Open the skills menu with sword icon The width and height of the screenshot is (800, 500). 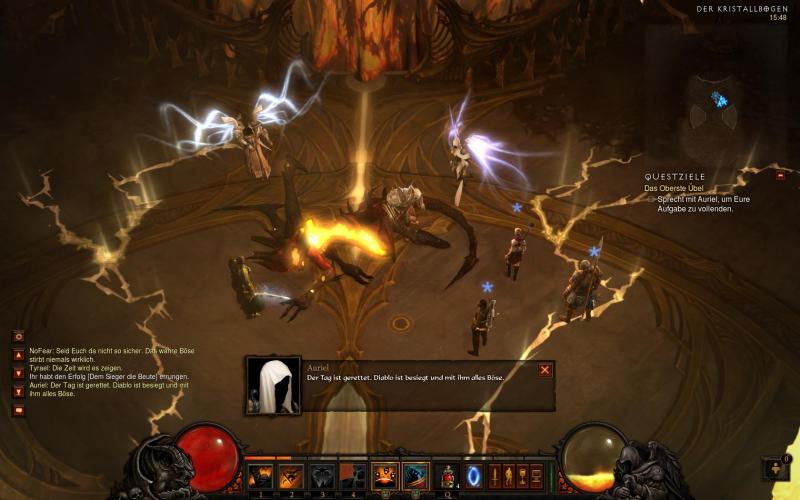point(494,476)
